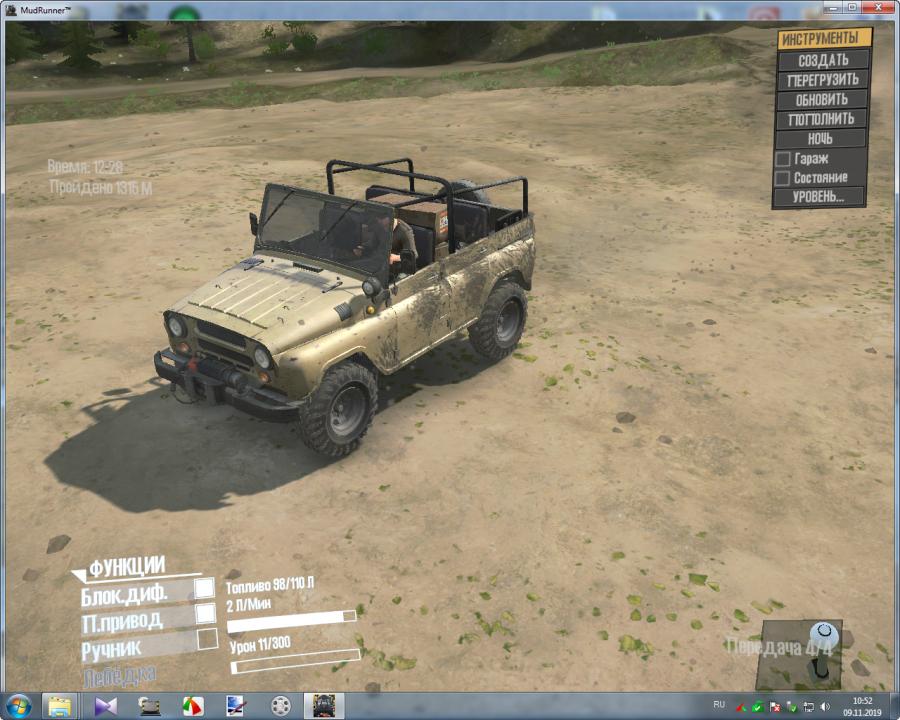Enable the Состояние checkbox
Image resolution: width=900 pixels, height=720 pixels.
(783, 178)
